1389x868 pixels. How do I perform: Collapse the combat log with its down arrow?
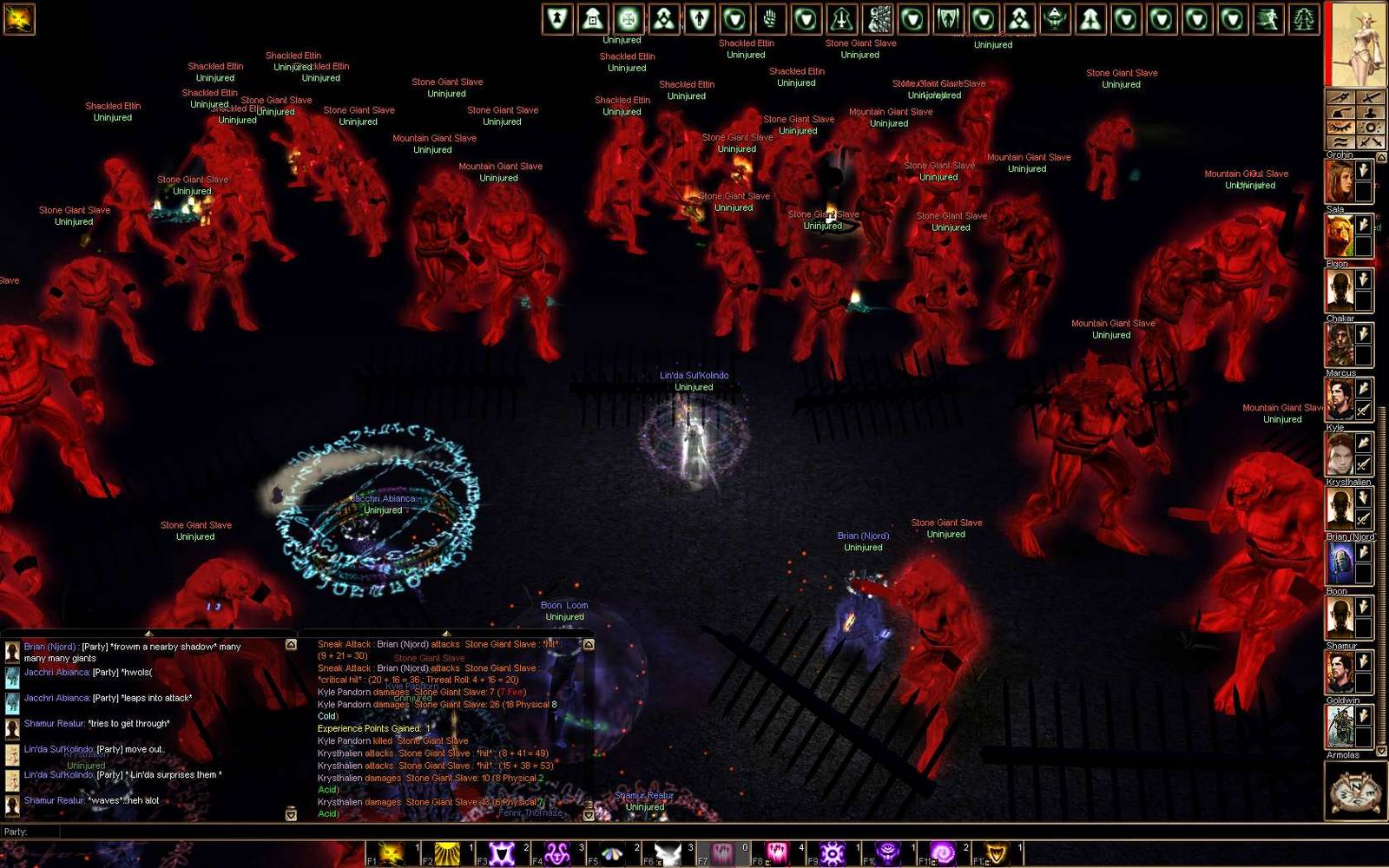589,814
